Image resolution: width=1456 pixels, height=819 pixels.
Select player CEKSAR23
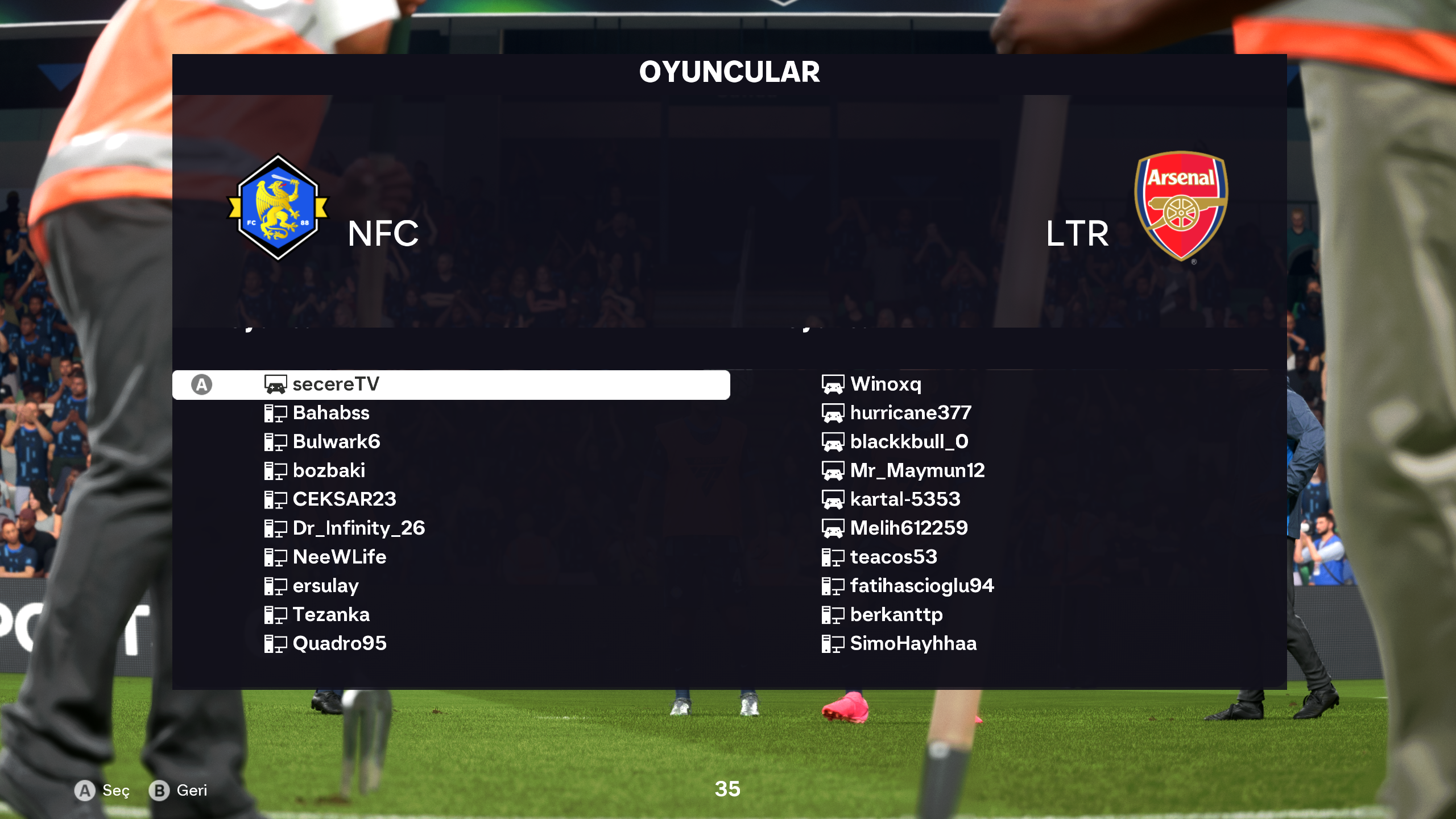coord(344,499)
